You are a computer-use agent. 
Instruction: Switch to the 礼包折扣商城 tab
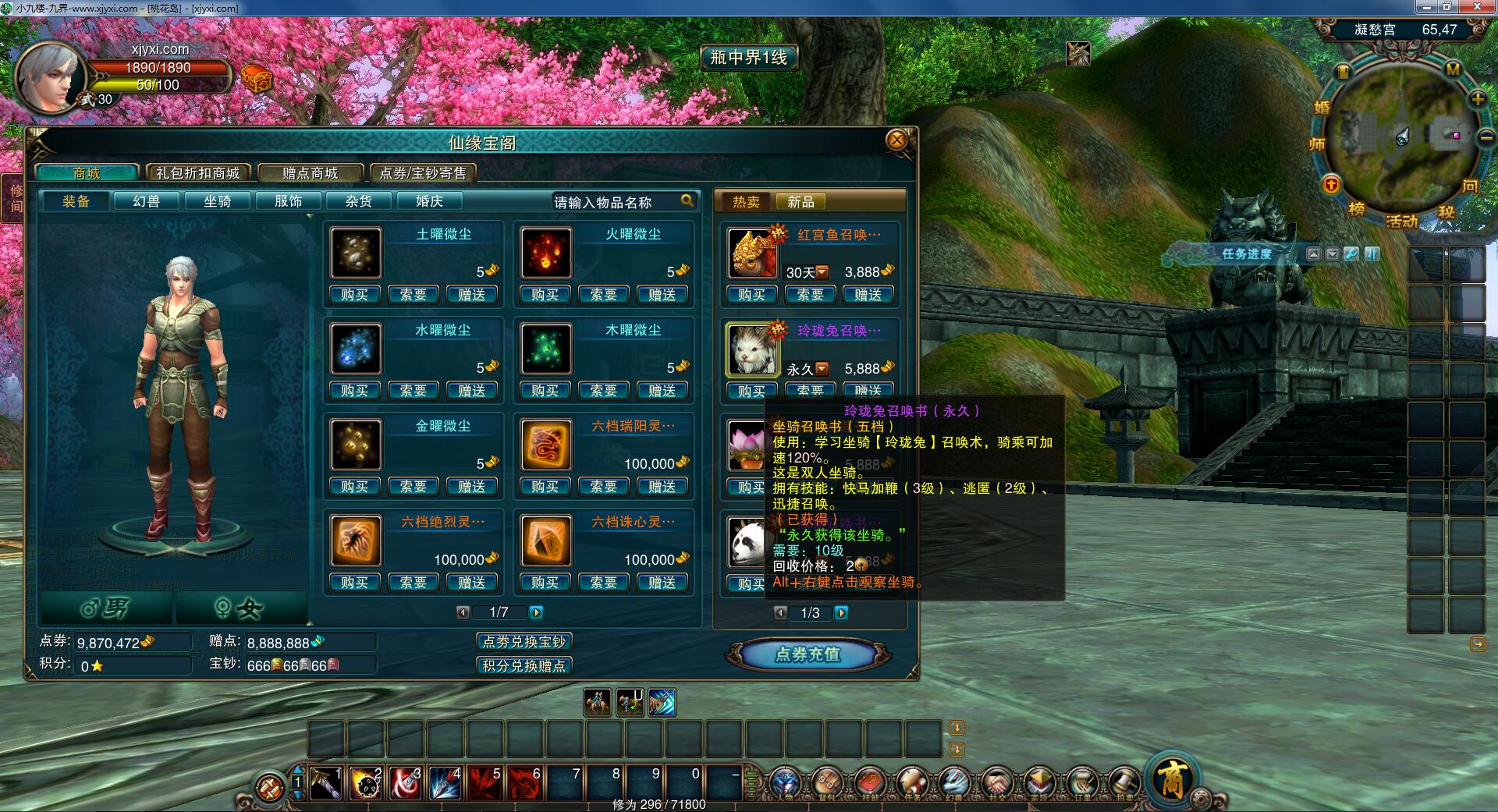[x=197, y=173]
